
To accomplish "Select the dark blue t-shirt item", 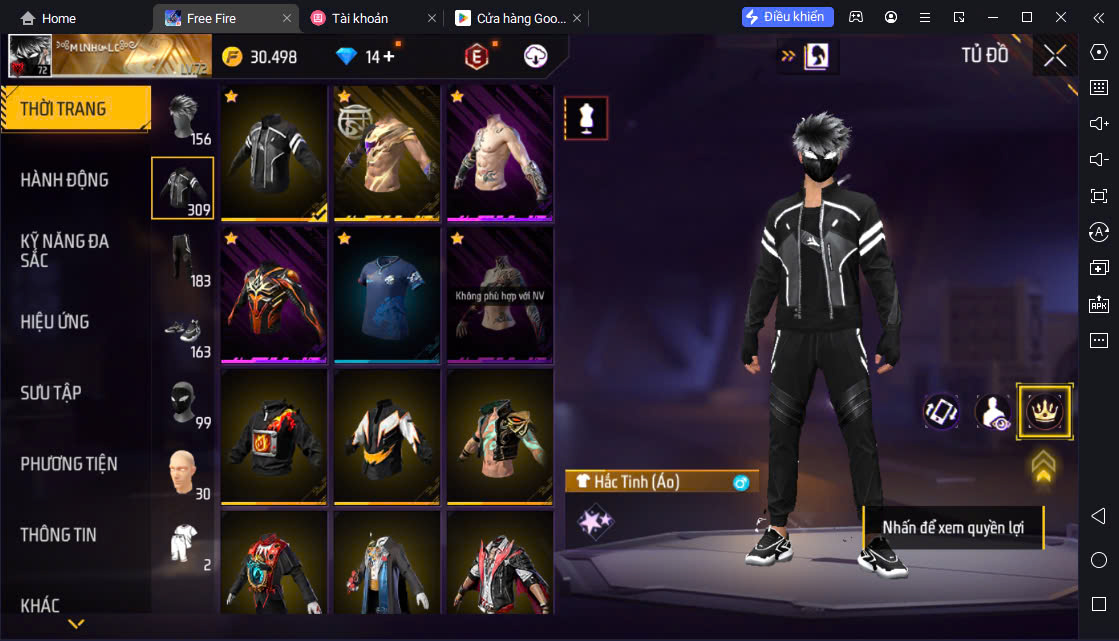I will click(387, 294).
